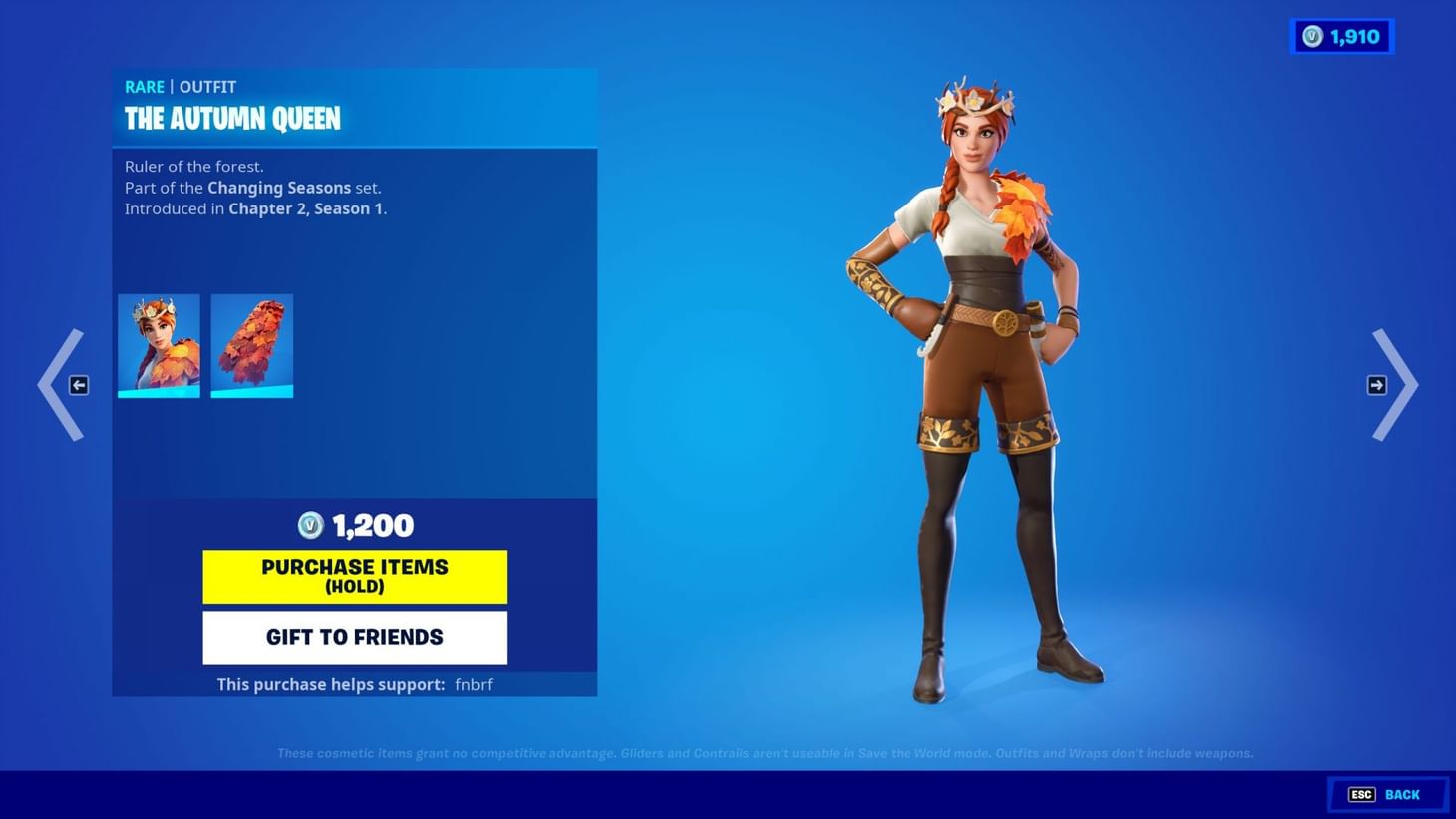Click the RARE | OUTFIT rarity label
The height and width of the screenshot is (819, 1456).
pyautogui.click(x=180, y=87)
